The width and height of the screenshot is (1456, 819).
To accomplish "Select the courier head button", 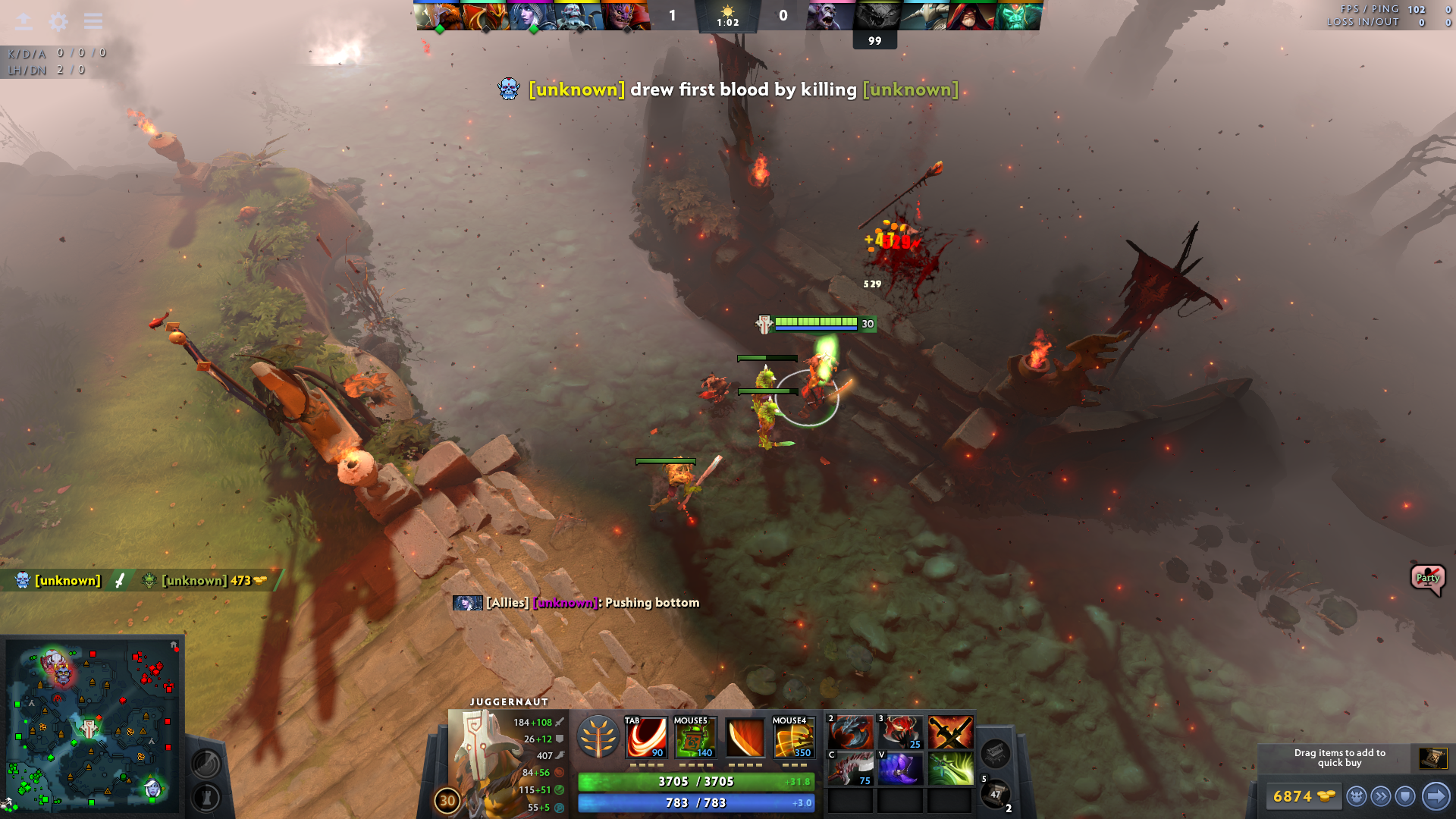I will click(1356, 796).
